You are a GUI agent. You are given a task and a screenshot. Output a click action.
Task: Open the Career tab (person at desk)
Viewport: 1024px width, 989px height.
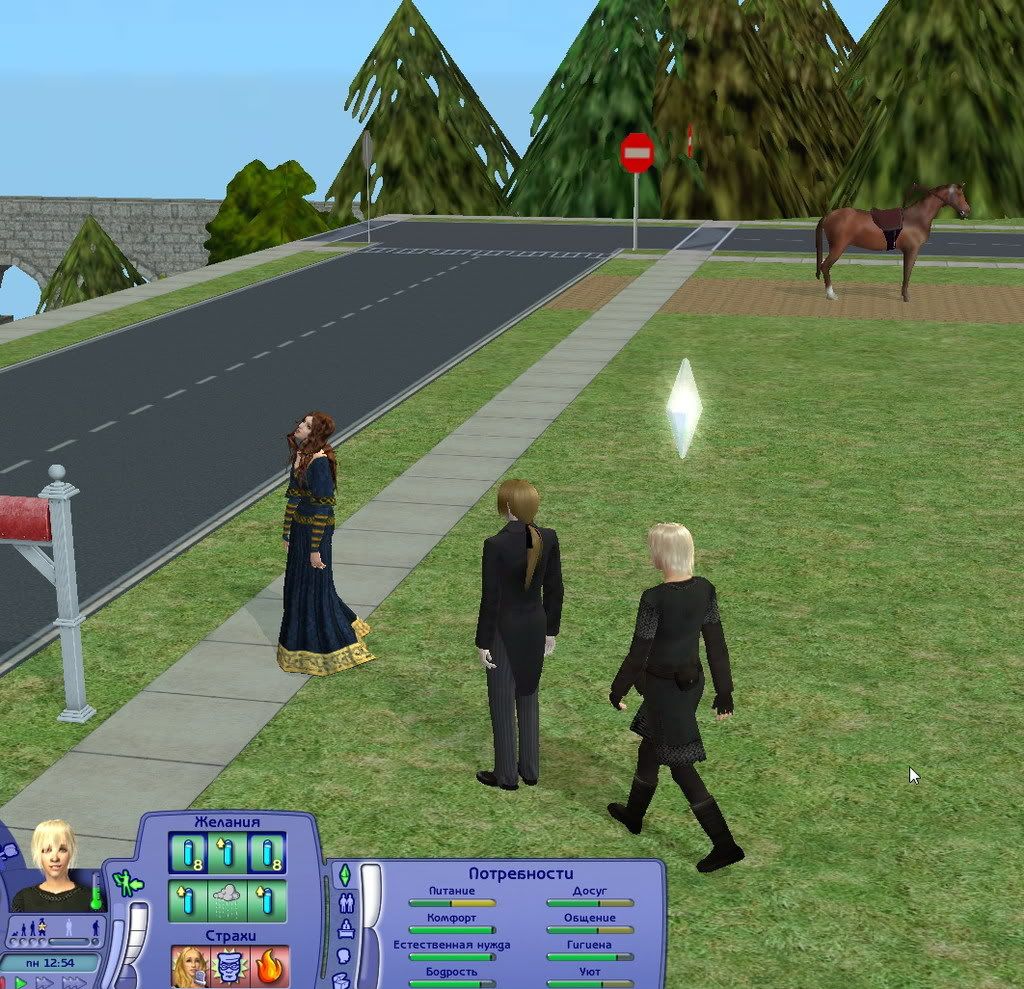tap(346, 930)
